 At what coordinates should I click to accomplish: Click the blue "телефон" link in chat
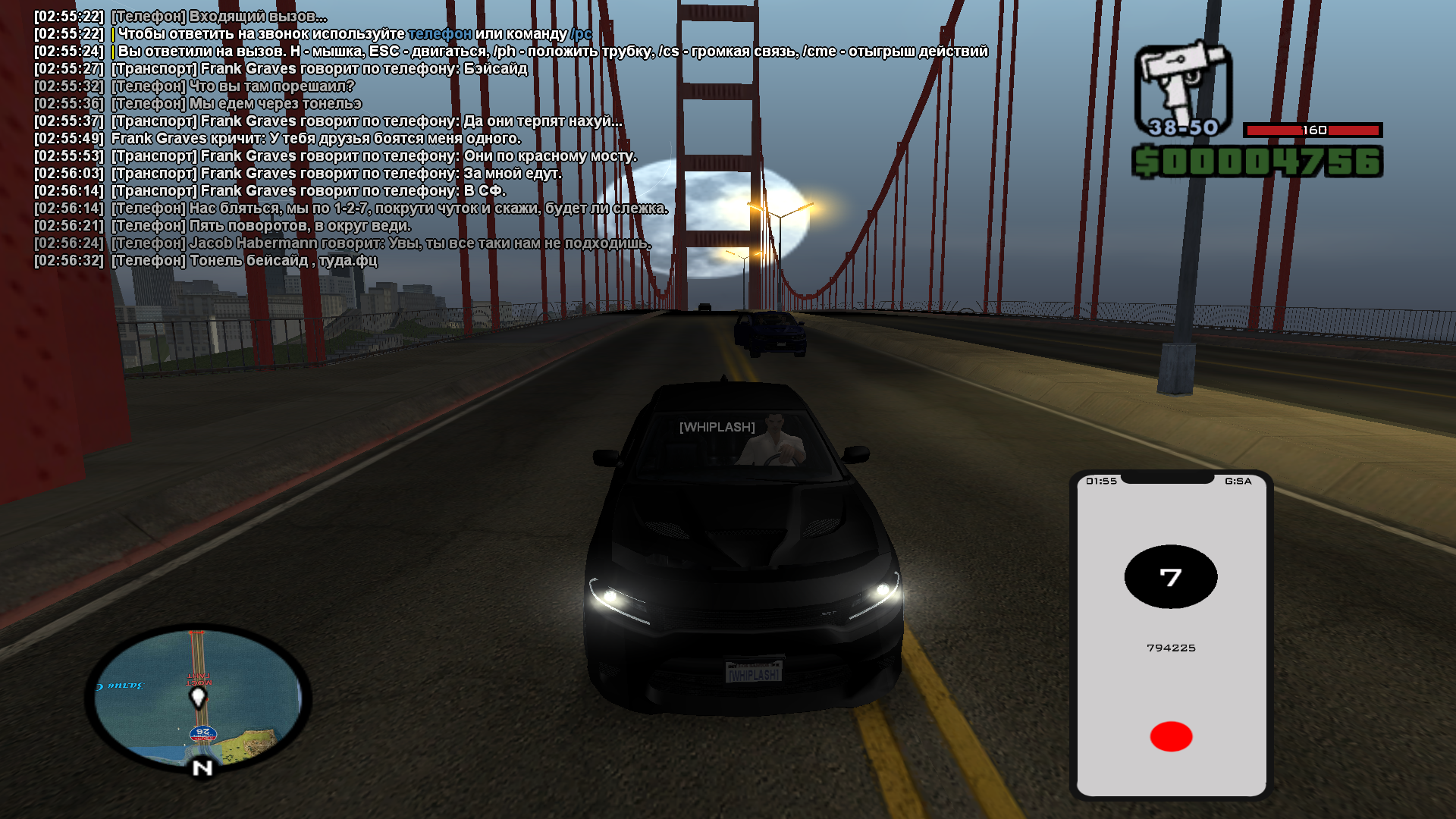440,34
